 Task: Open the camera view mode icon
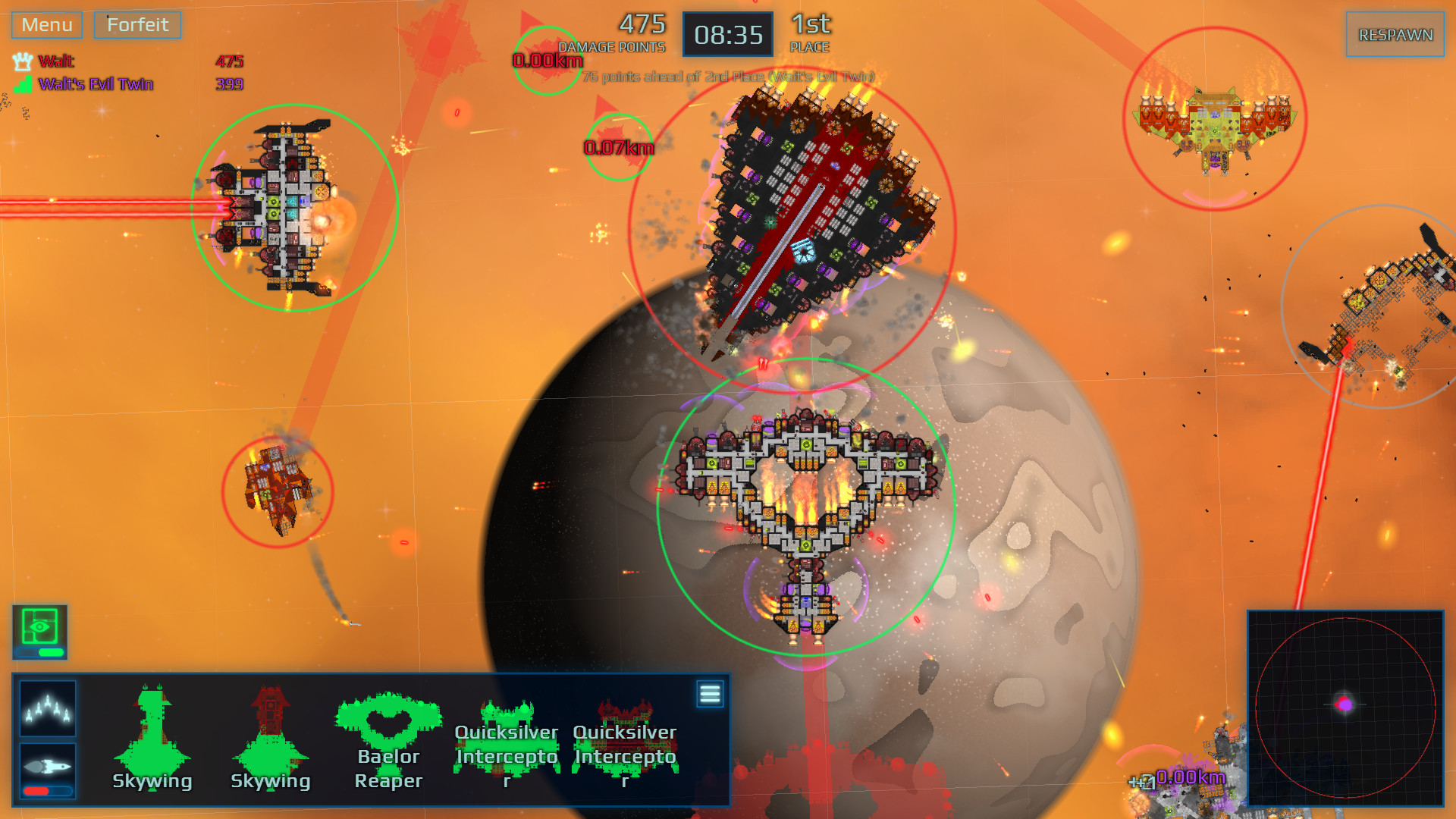(39, 626)
